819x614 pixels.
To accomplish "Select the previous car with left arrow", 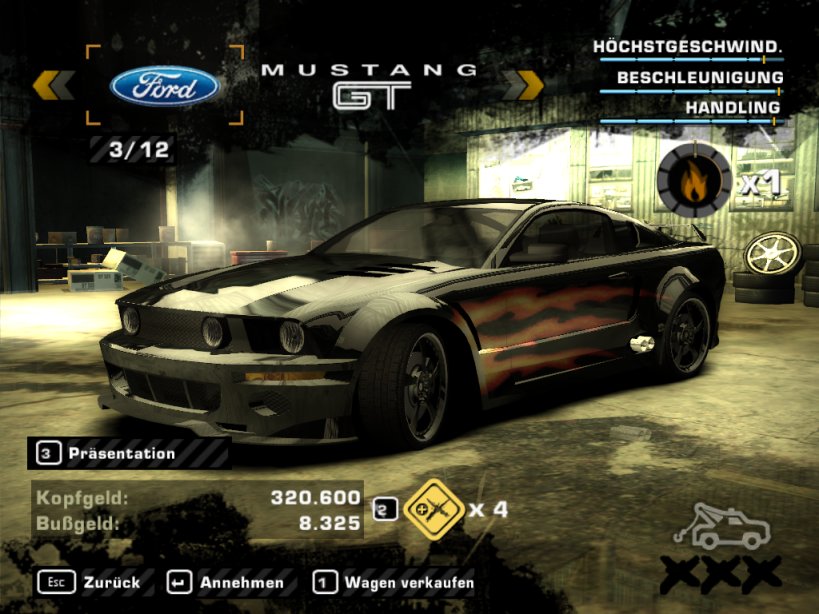I will coord(53,86).
